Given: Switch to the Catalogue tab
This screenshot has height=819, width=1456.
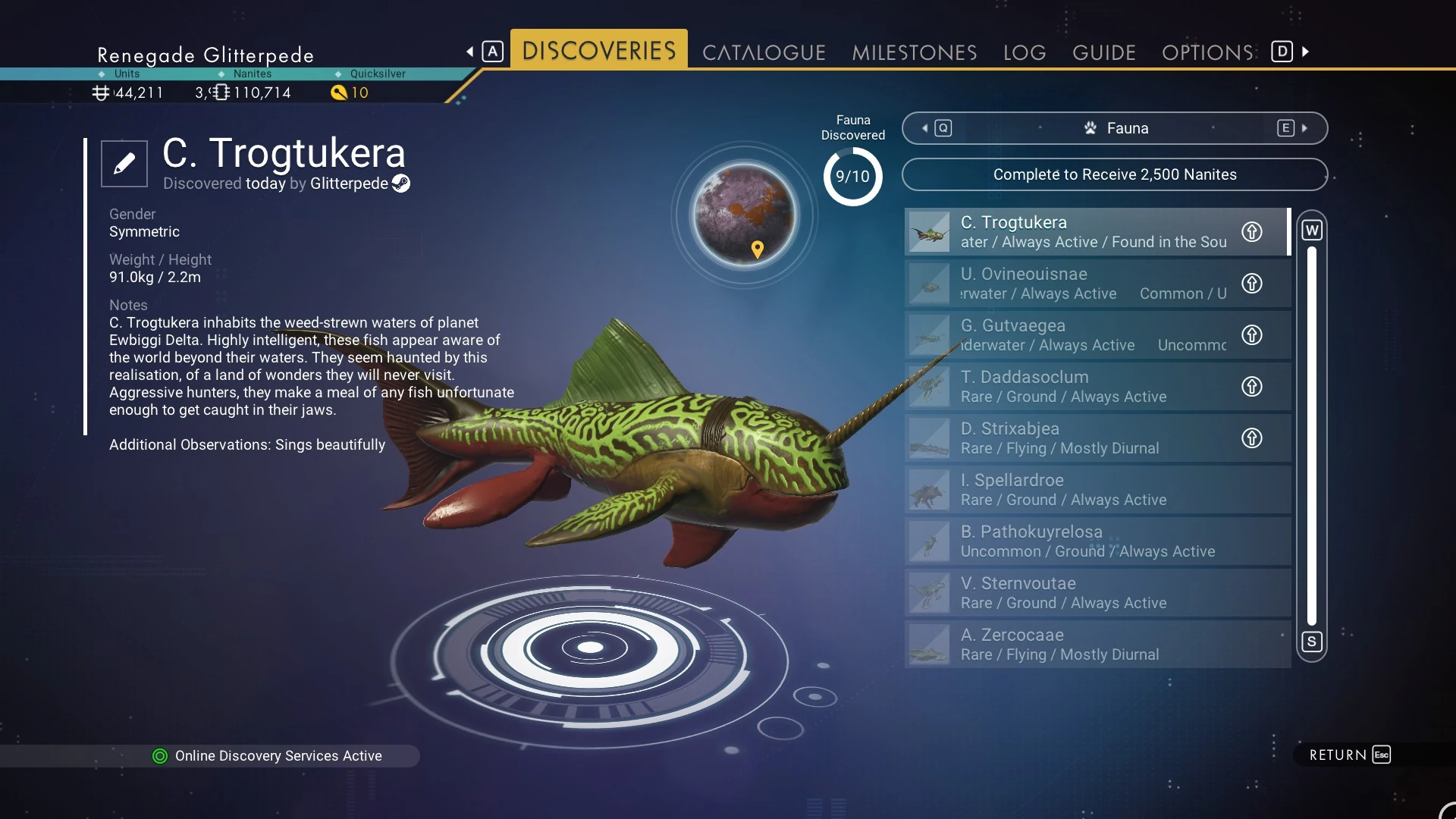Looking at the screenshot, I should pos(763,52).
